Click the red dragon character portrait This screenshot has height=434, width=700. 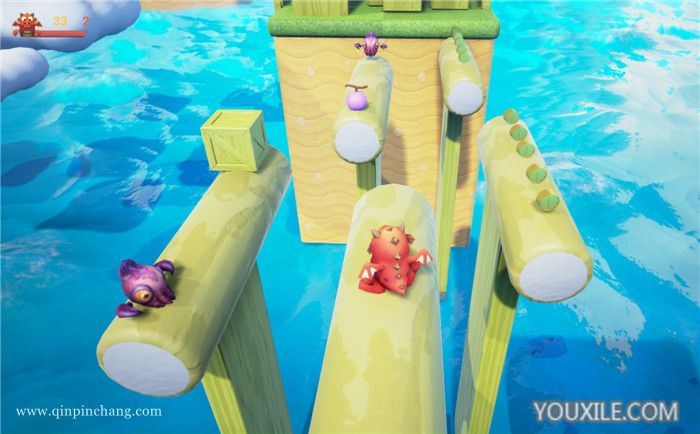[25, 24]
